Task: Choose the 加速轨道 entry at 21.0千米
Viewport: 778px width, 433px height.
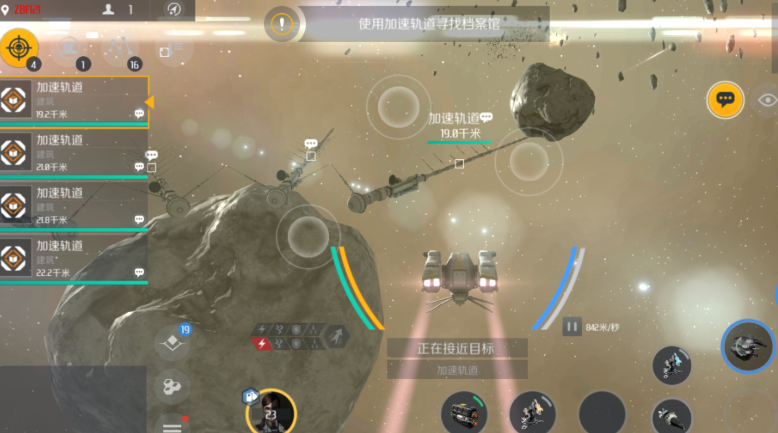Action: click(75, 154)
